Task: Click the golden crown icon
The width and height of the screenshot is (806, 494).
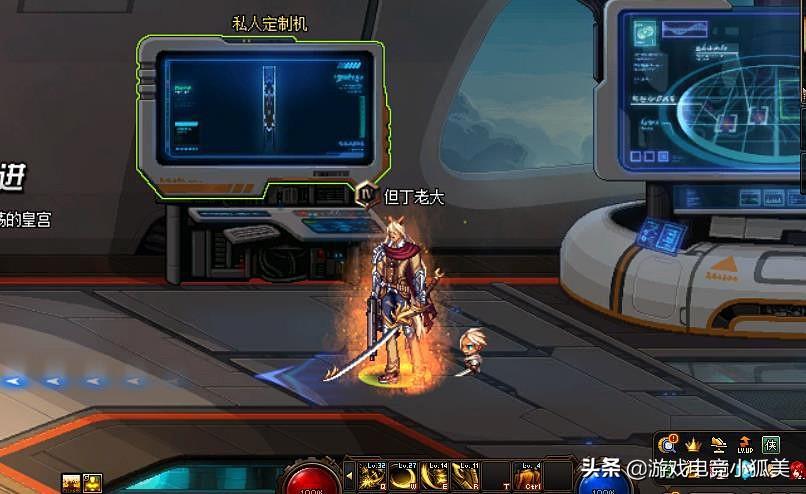Action: [x=692, y=444]
